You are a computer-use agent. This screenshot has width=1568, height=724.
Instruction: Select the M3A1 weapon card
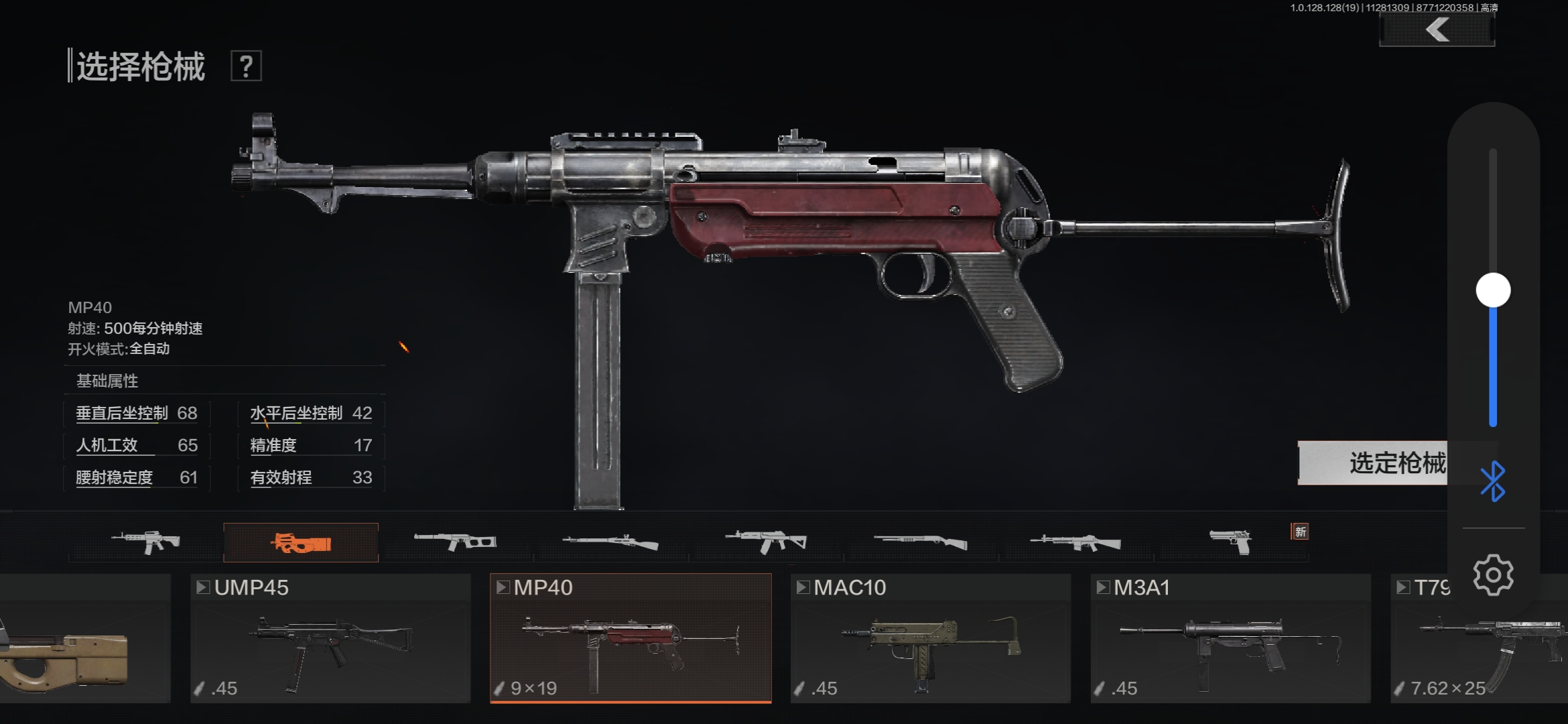pos(1231,638)
